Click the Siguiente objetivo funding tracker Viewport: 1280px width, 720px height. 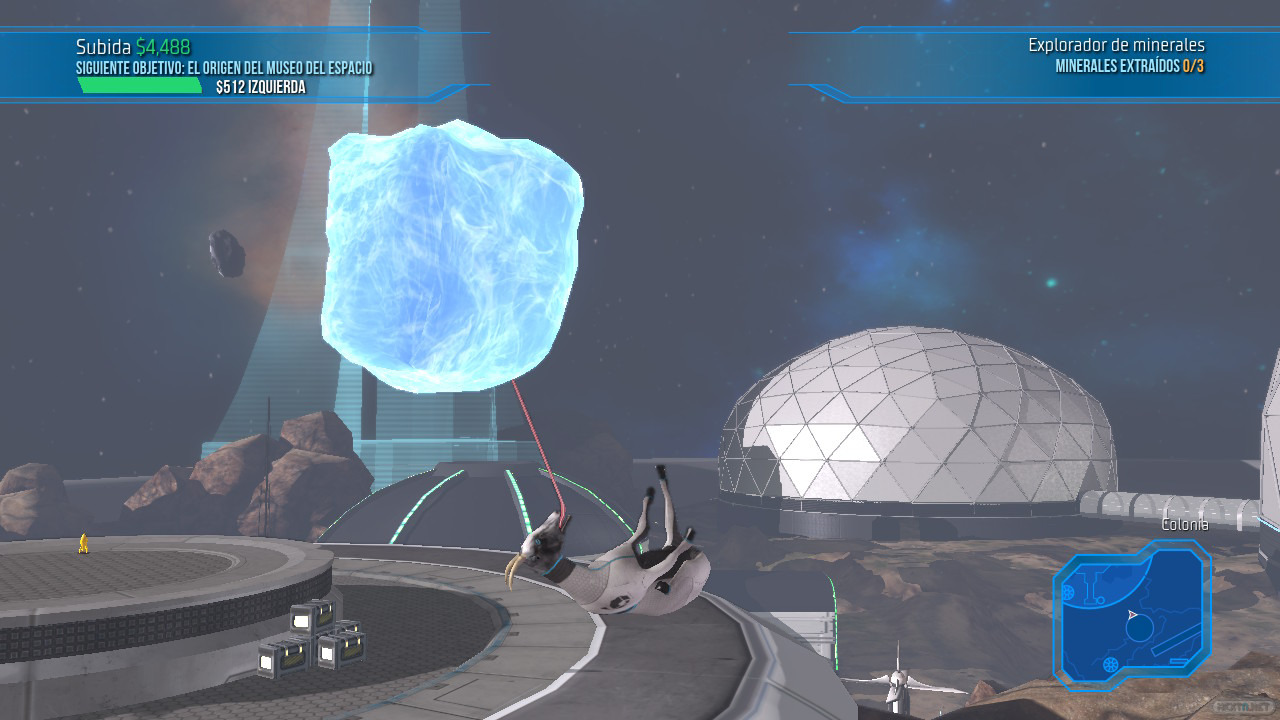[x=224, y=68]
